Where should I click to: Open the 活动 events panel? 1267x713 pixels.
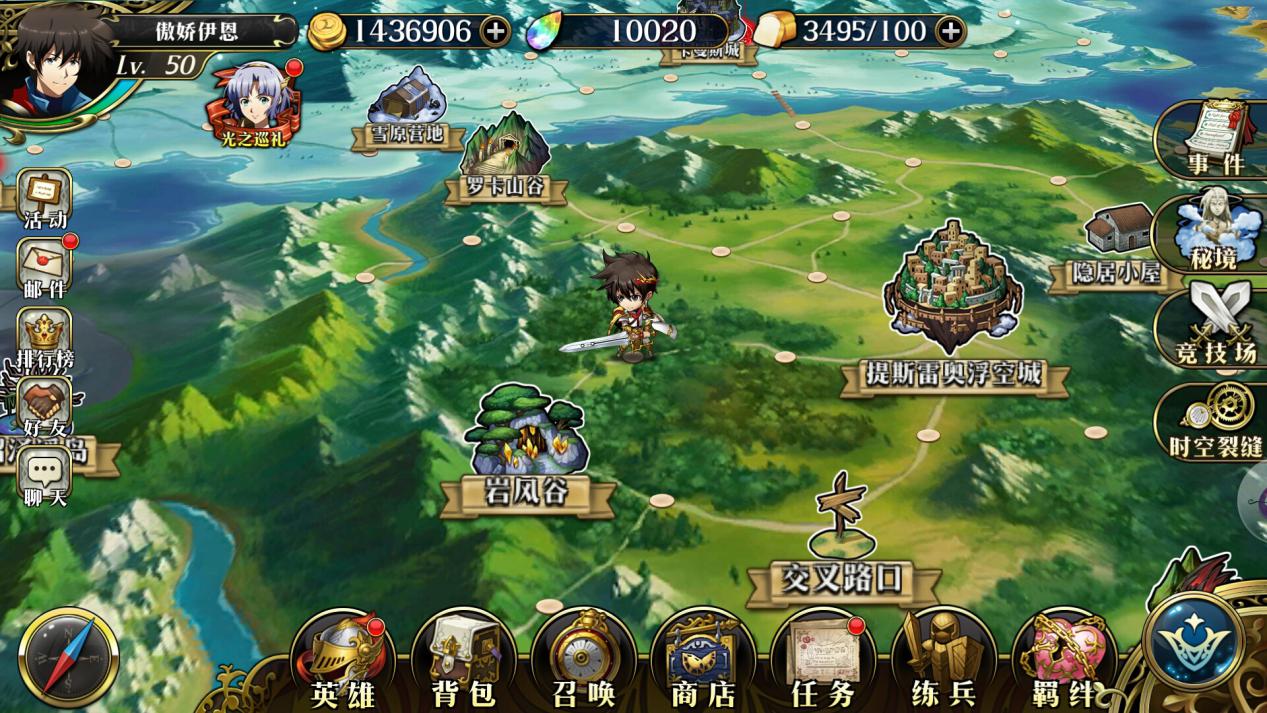click(45, 199)
